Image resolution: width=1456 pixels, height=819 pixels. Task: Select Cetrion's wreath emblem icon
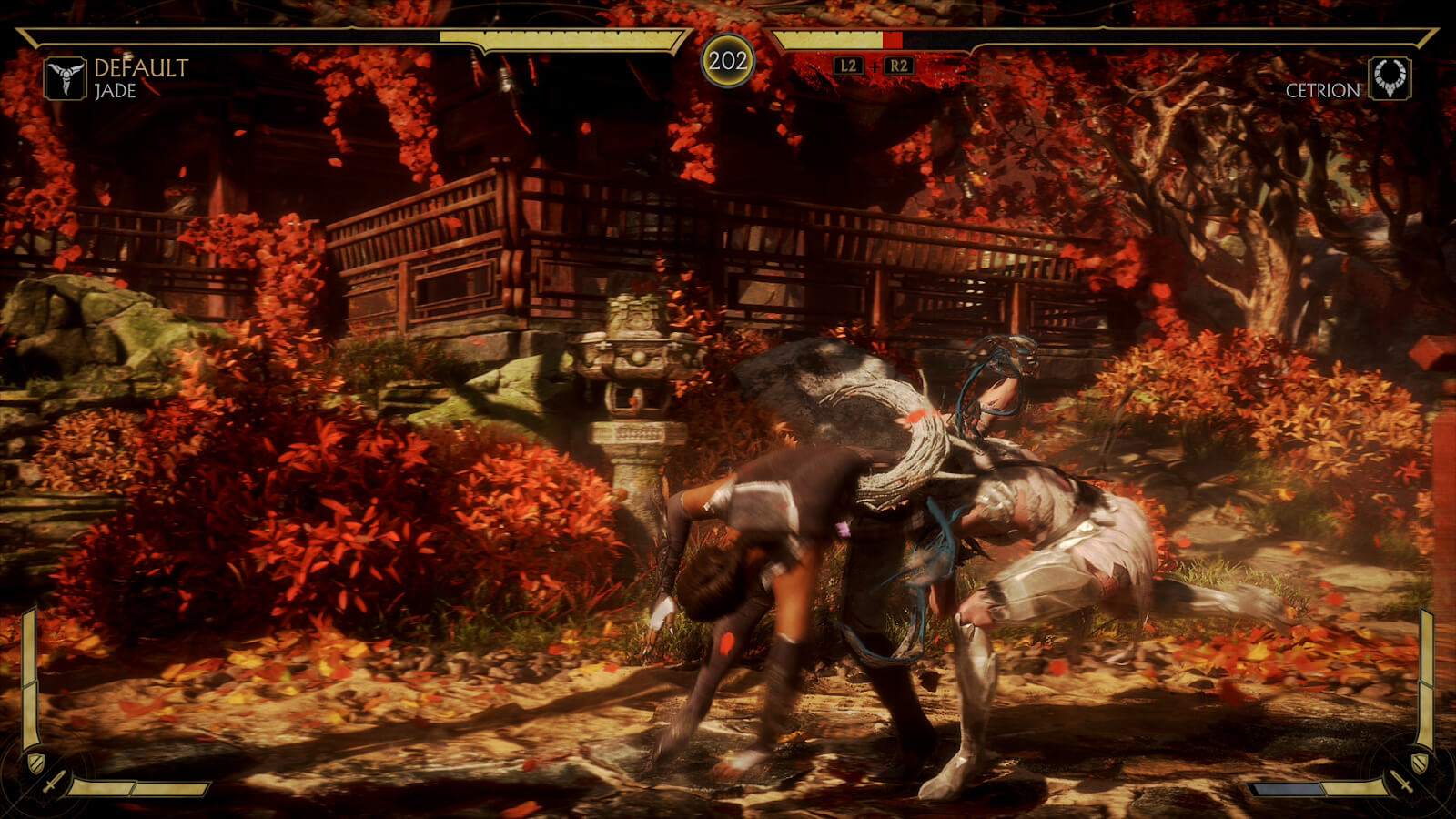click(1390, 78)
